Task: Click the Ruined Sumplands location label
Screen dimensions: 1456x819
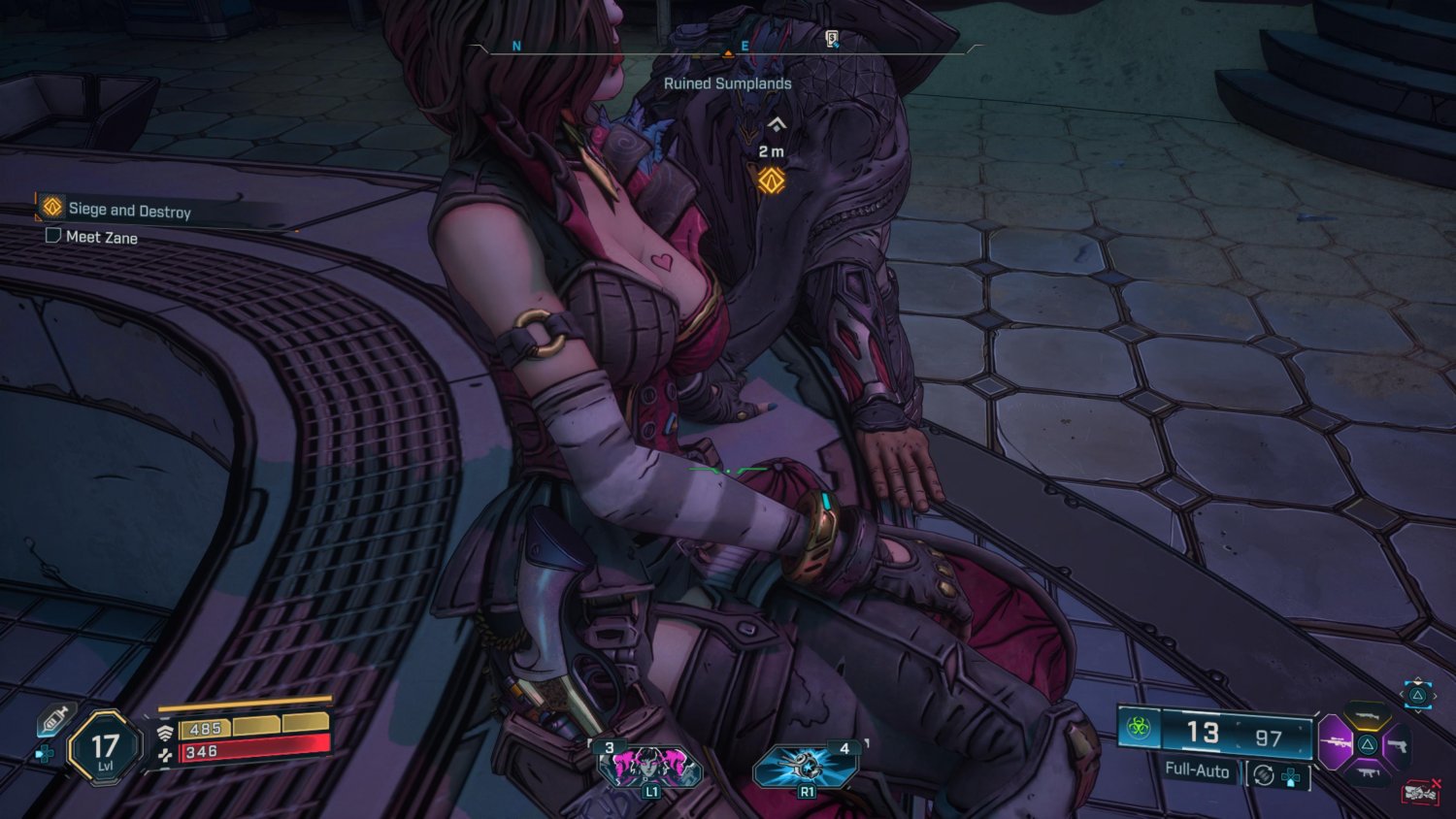Action: coord(728,83)
